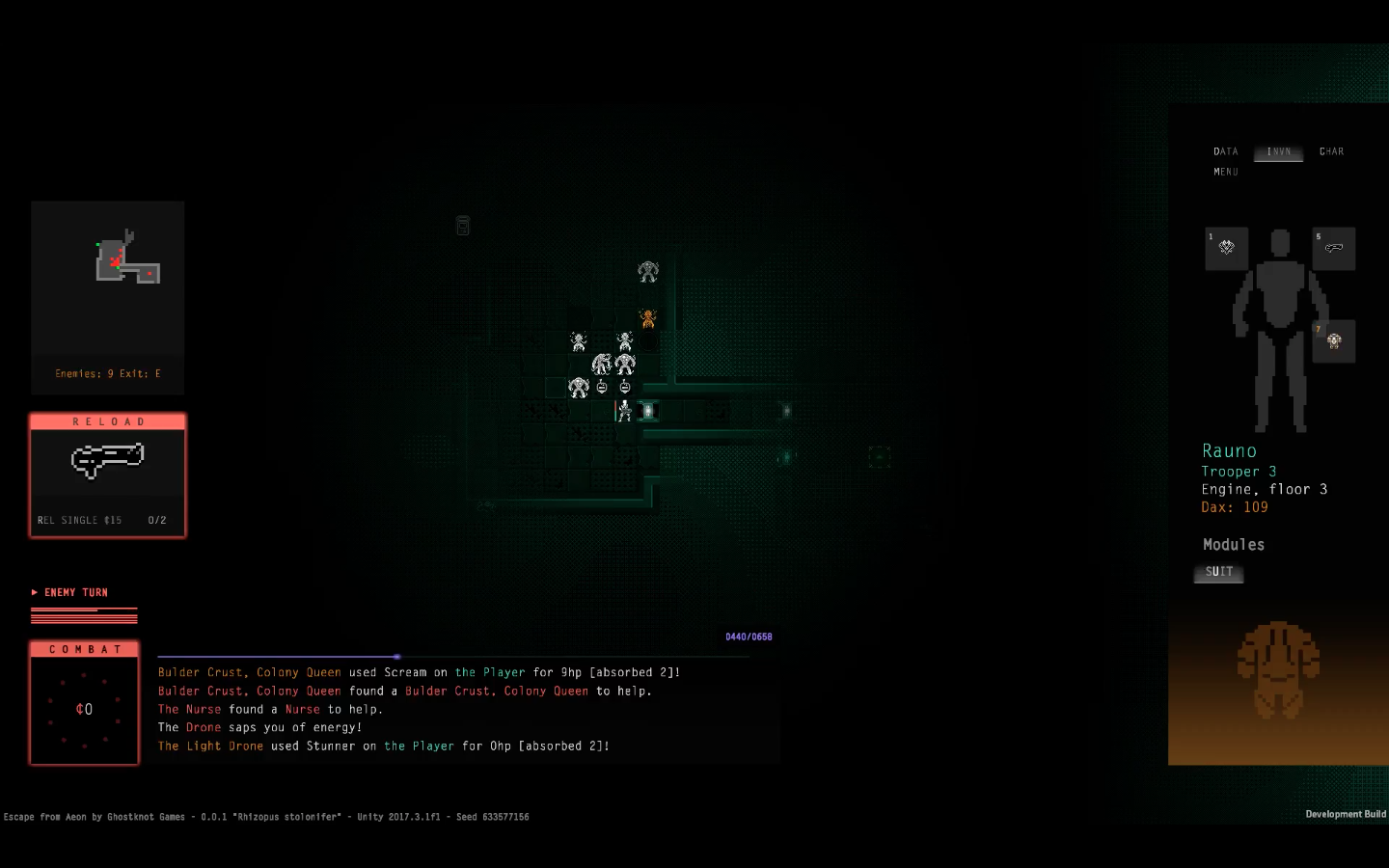Select the player character sprite on the map
The height and width of the screenshot is (868, 1389).
[623, 411]
